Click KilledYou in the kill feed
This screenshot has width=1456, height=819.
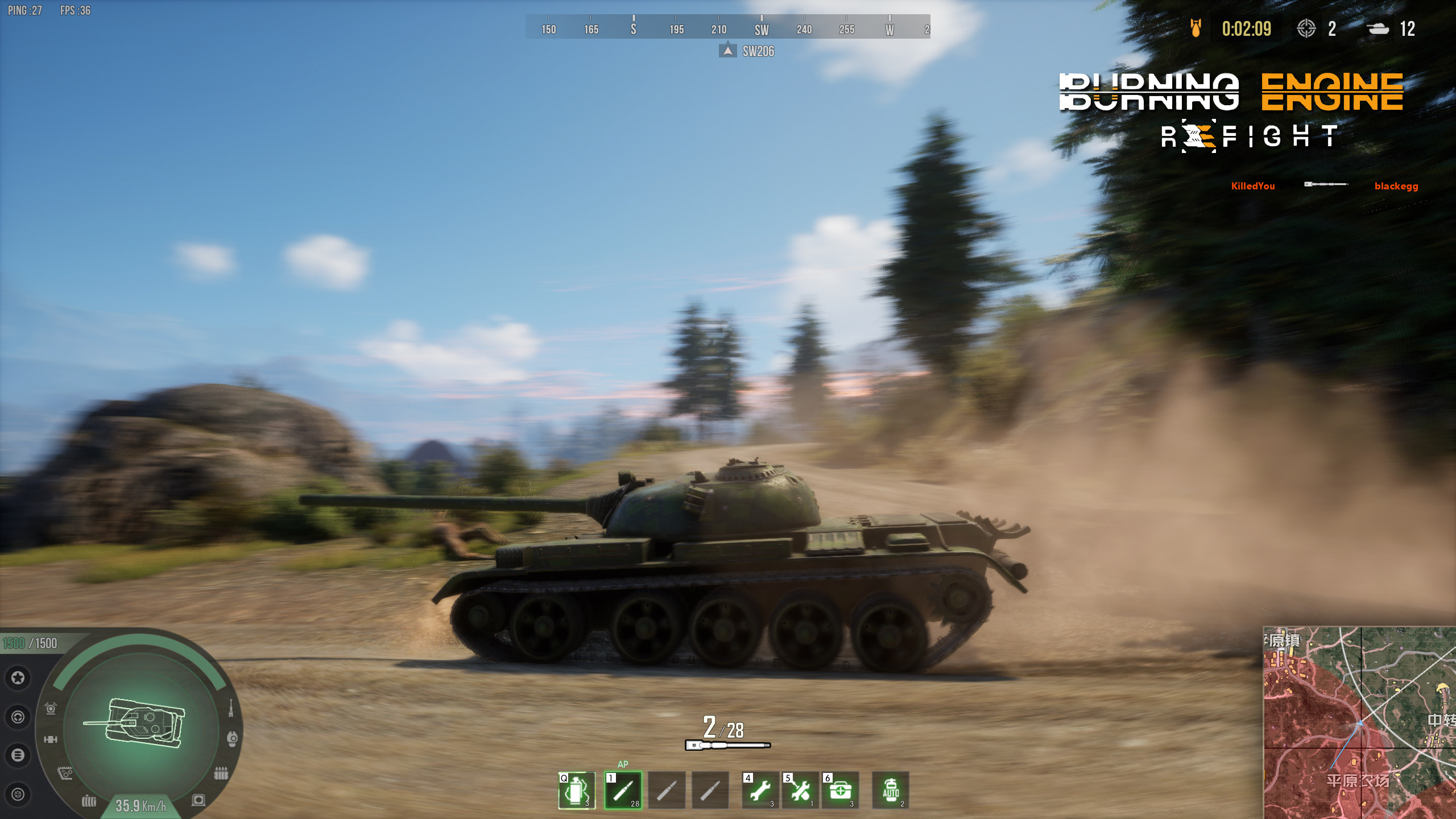coord(1252,186)
